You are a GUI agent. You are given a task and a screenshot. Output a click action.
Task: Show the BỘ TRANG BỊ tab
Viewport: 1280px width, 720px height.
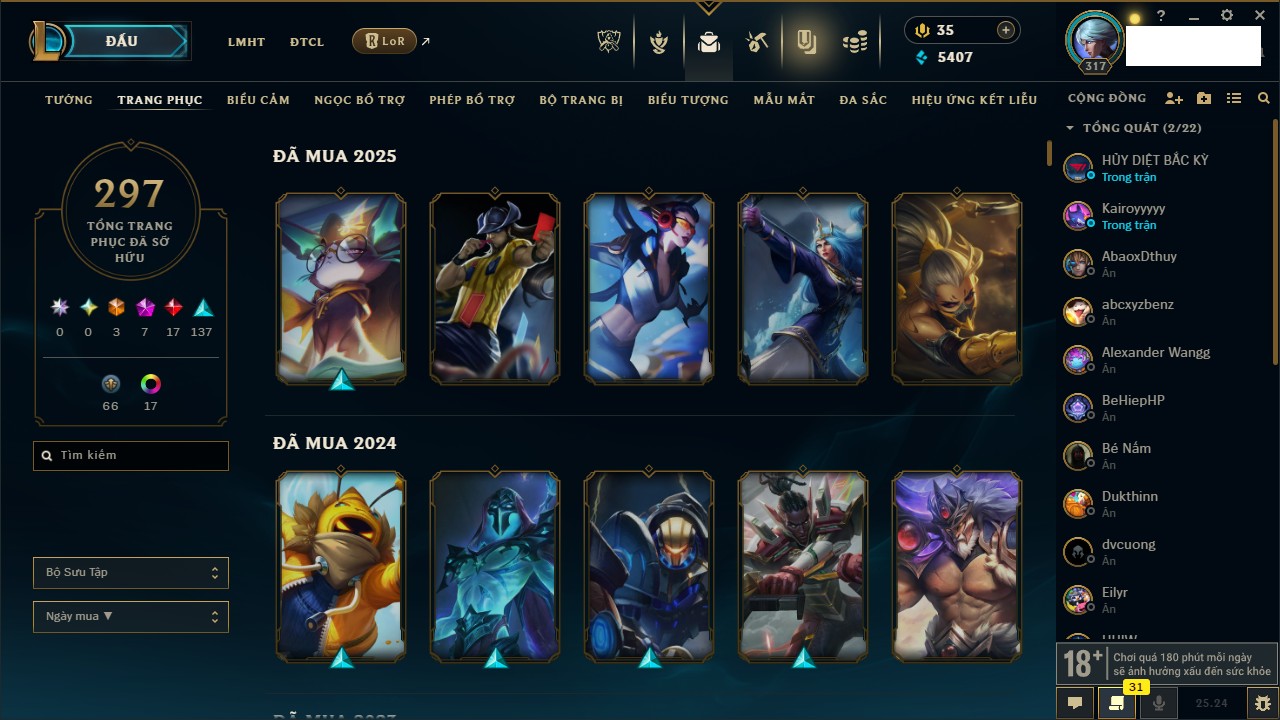coord(581,100)
